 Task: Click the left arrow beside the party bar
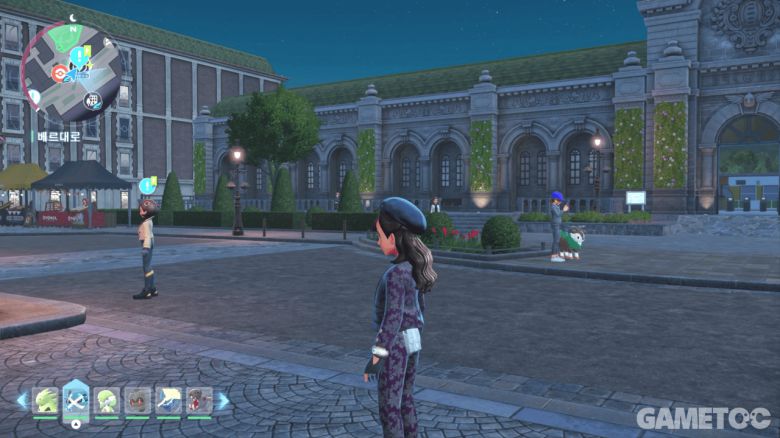coord(21,400)
